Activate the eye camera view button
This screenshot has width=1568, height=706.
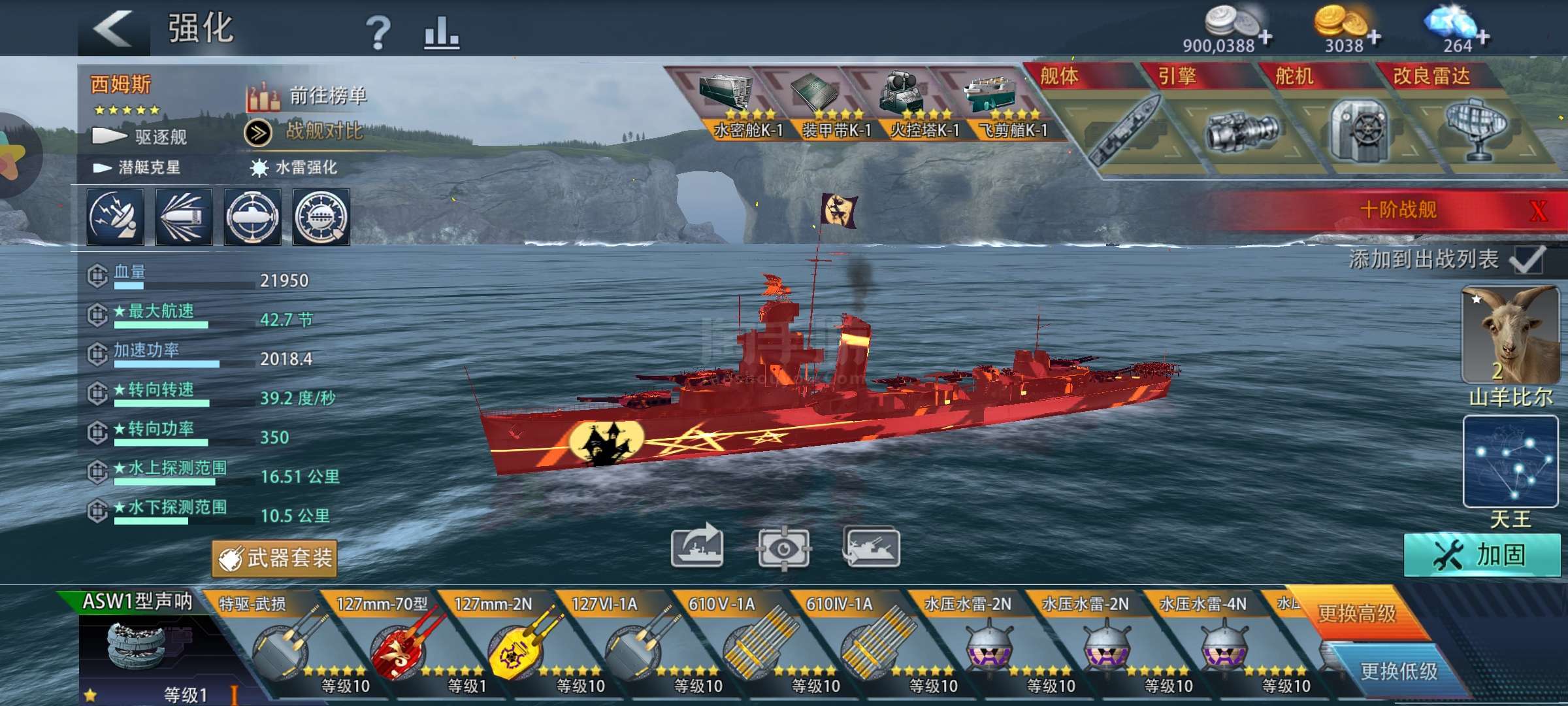click(x=783, y=548)
